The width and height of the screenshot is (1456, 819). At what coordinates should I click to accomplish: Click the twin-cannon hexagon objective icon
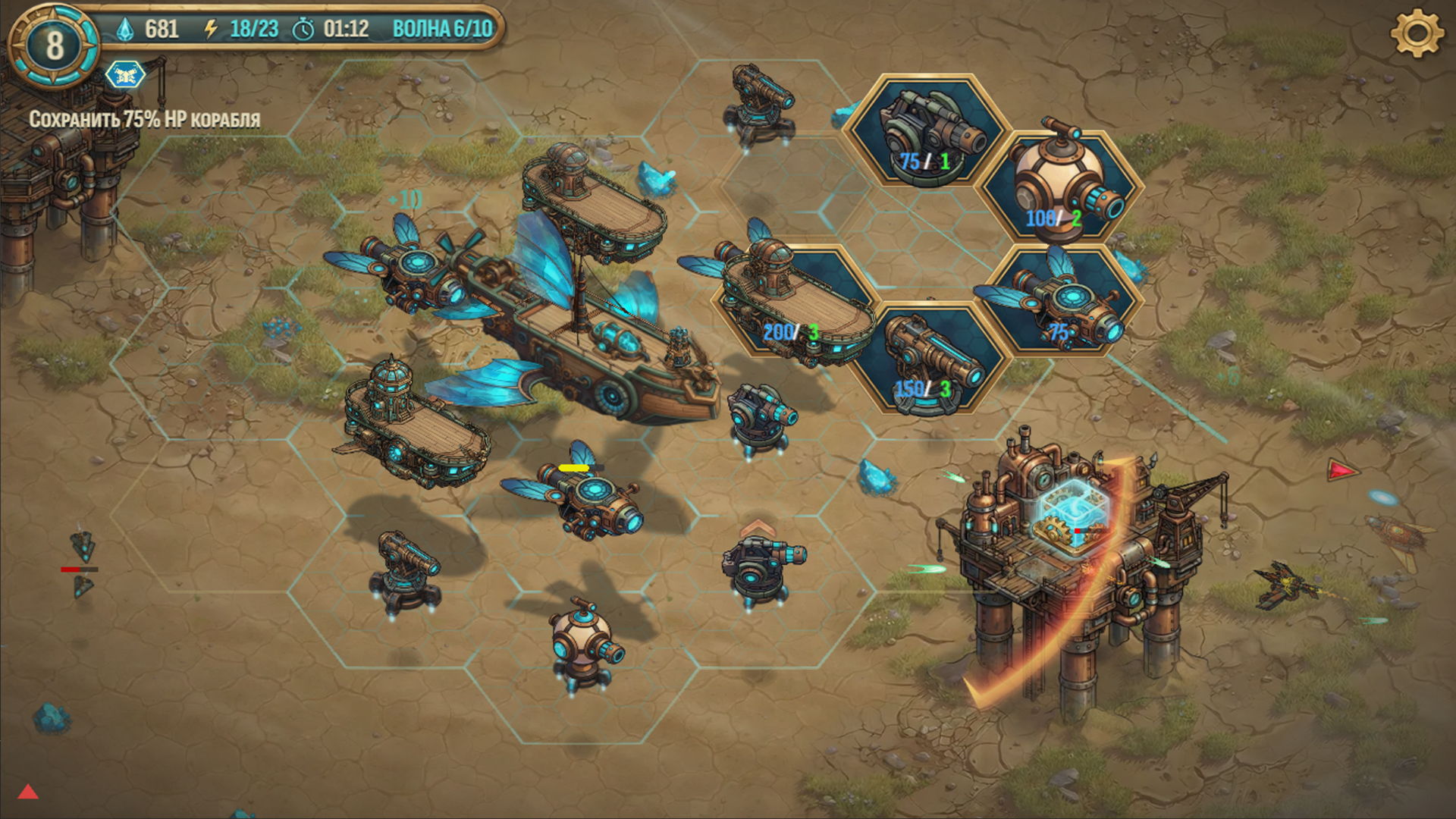[124, 75]
